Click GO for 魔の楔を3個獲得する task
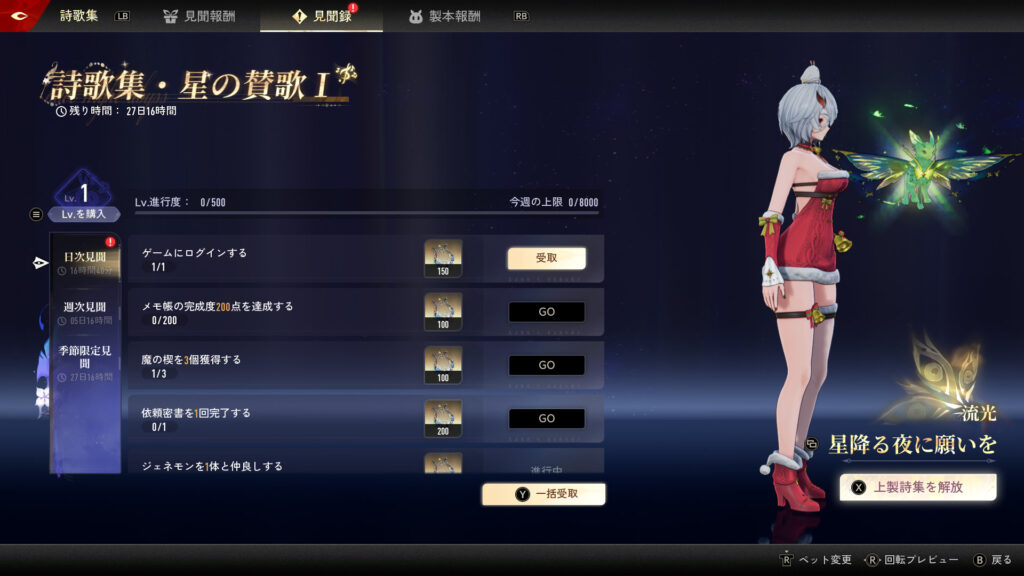This screenshot has height=576, width=1024. pos(546,365)
